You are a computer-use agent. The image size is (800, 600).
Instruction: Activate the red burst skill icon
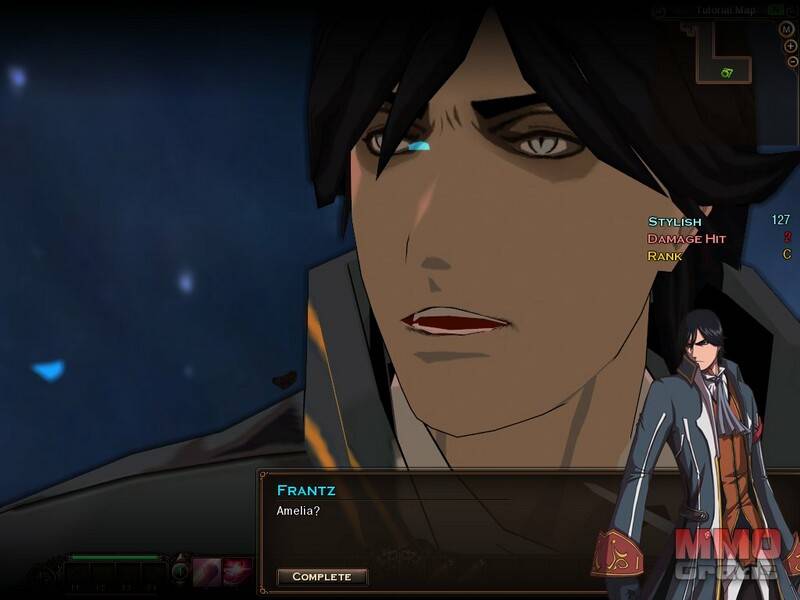(x=236, y=571)
